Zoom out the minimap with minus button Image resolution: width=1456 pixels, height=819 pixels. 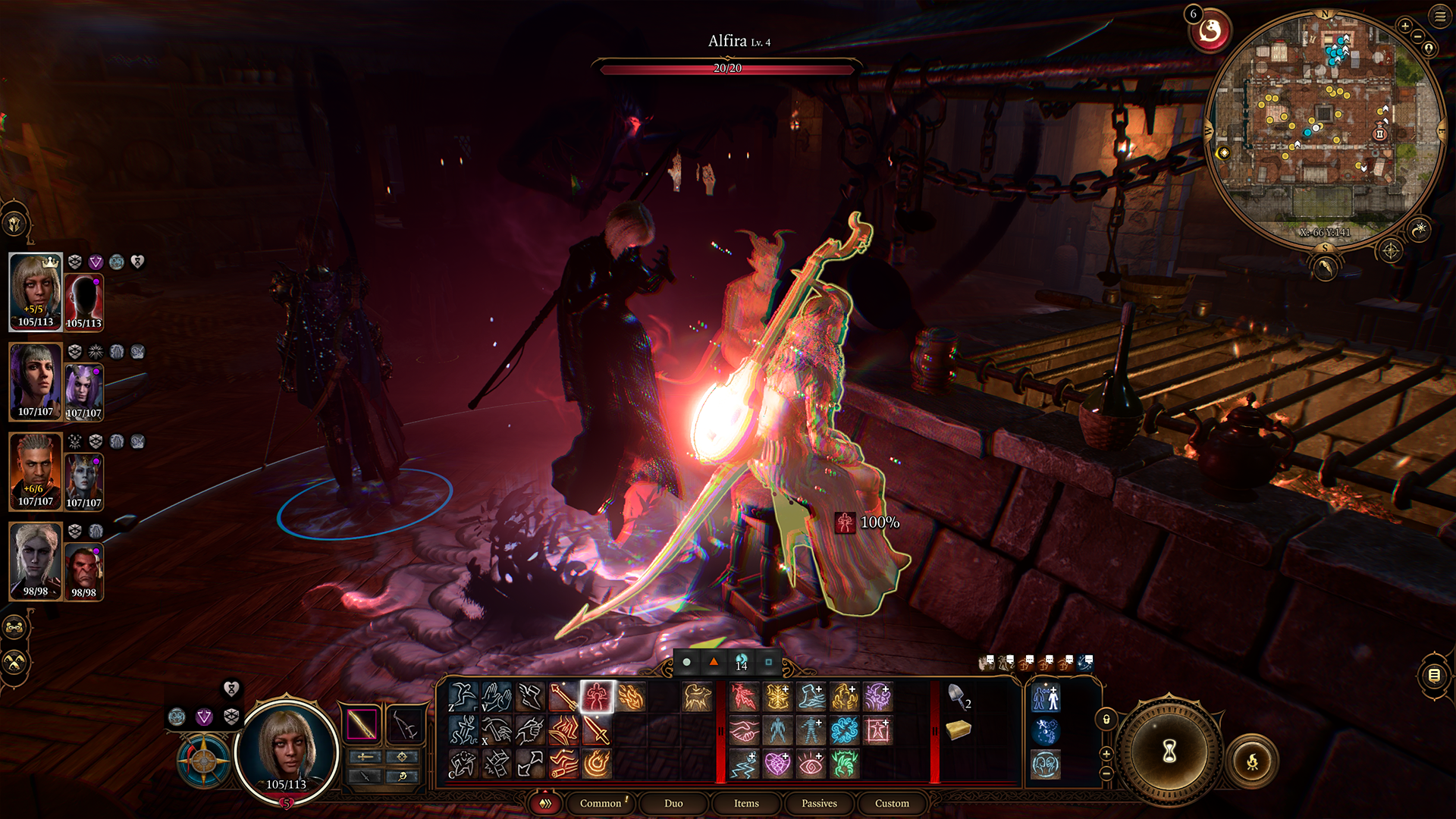click(x=1417, y=36)
